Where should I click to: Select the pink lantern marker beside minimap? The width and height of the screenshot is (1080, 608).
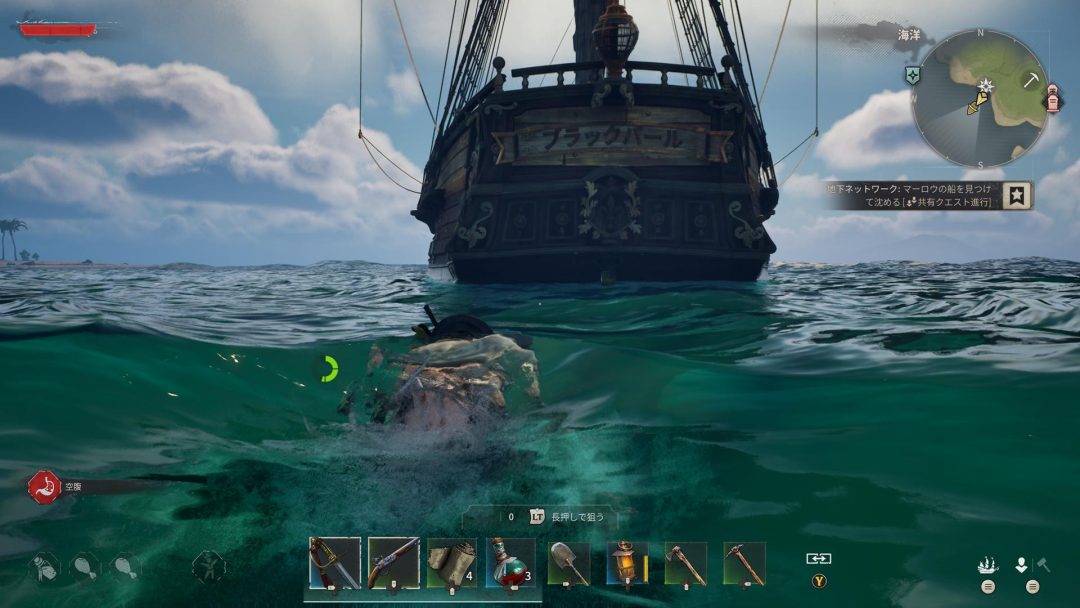click(1052, 100)
